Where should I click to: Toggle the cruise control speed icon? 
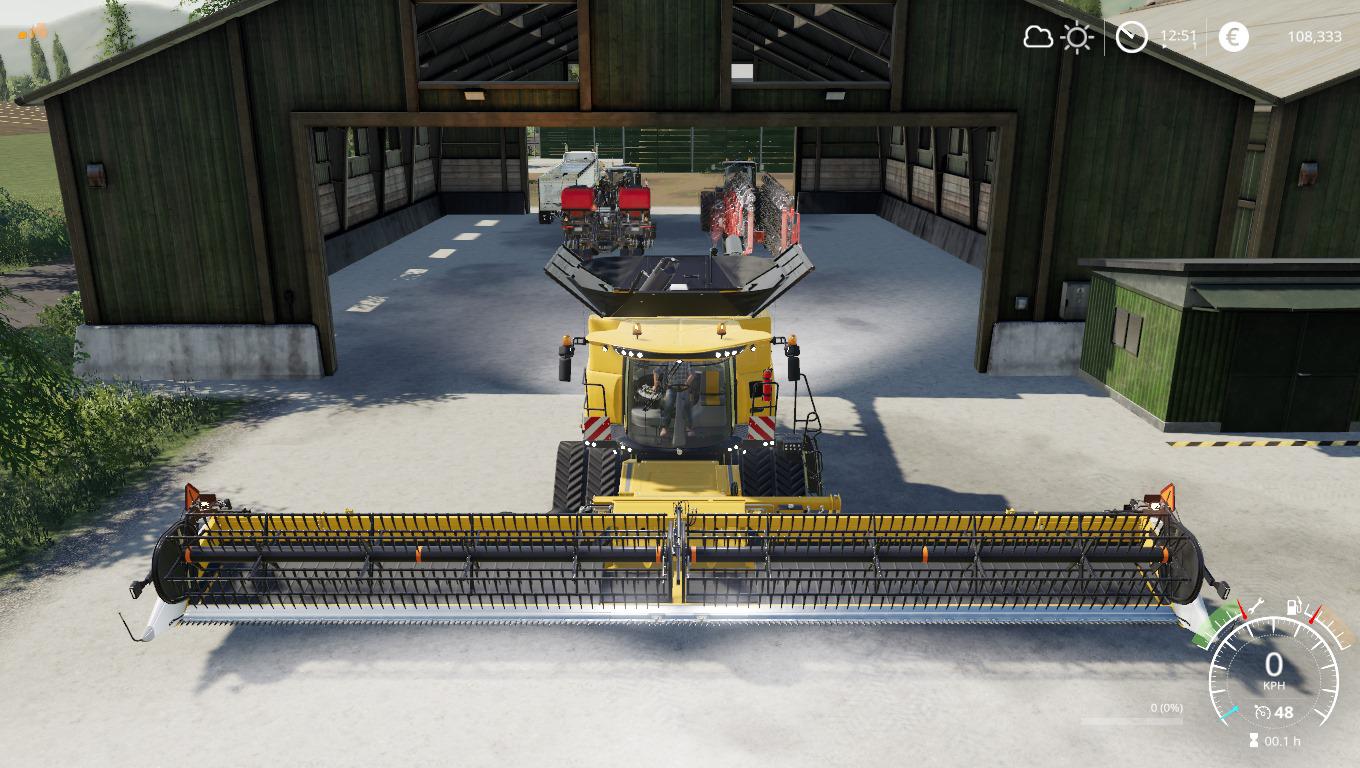(1263, 713)
